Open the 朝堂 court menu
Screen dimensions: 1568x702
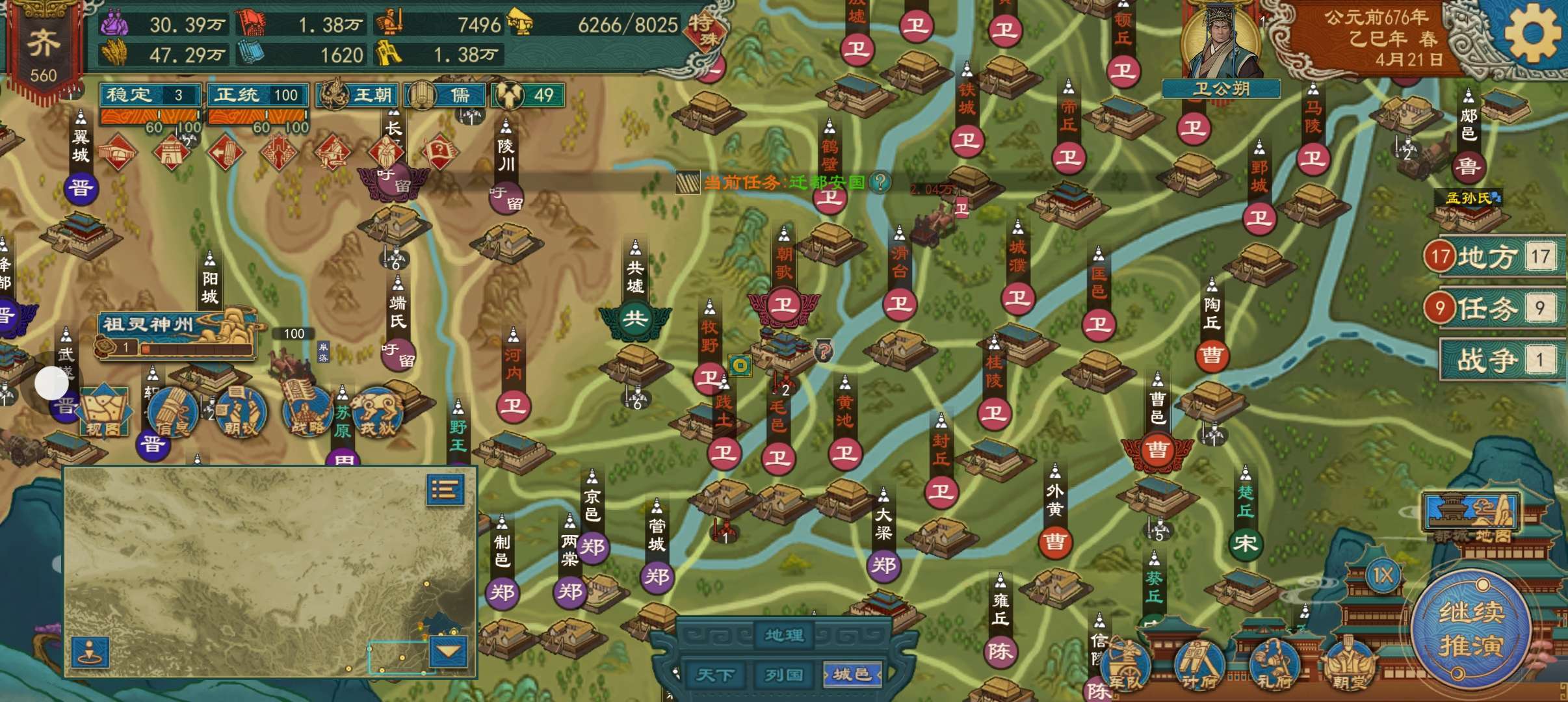pos(1351,663)
